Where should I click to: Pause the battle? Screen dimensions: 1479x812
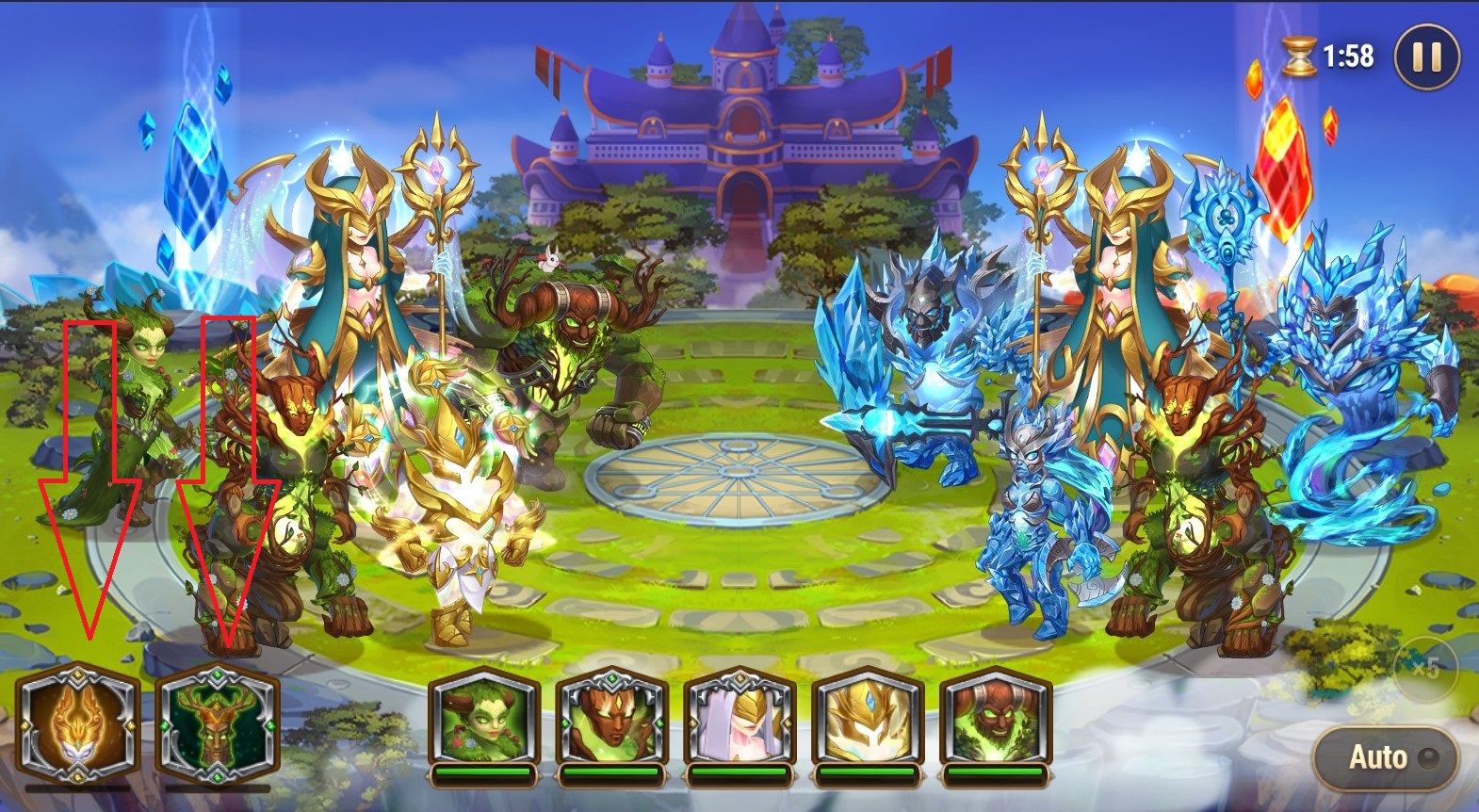(x=1425, y=58)
